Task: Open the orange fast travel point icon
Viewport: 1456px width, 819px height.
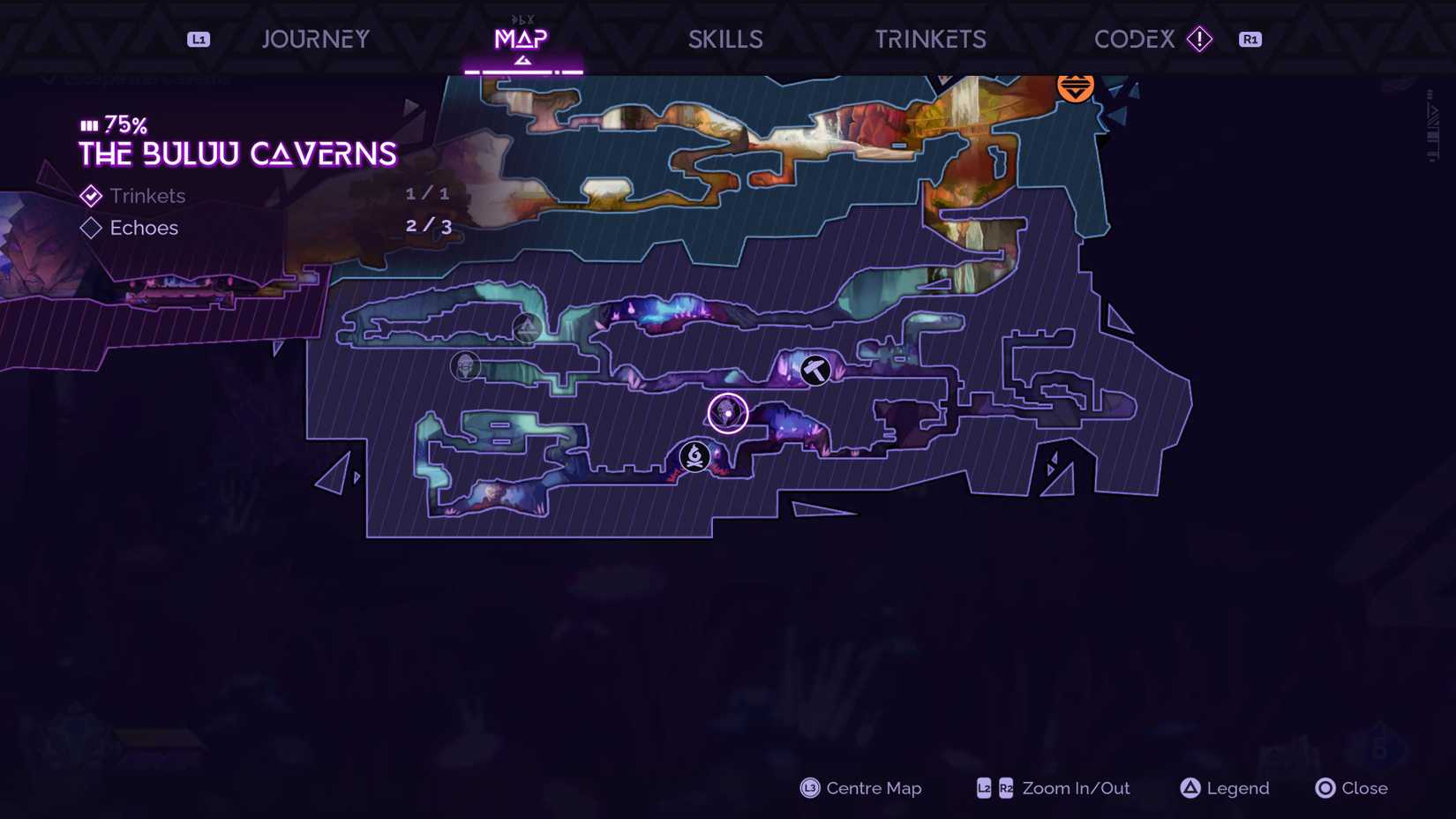Action: [x=1075, y=86]
